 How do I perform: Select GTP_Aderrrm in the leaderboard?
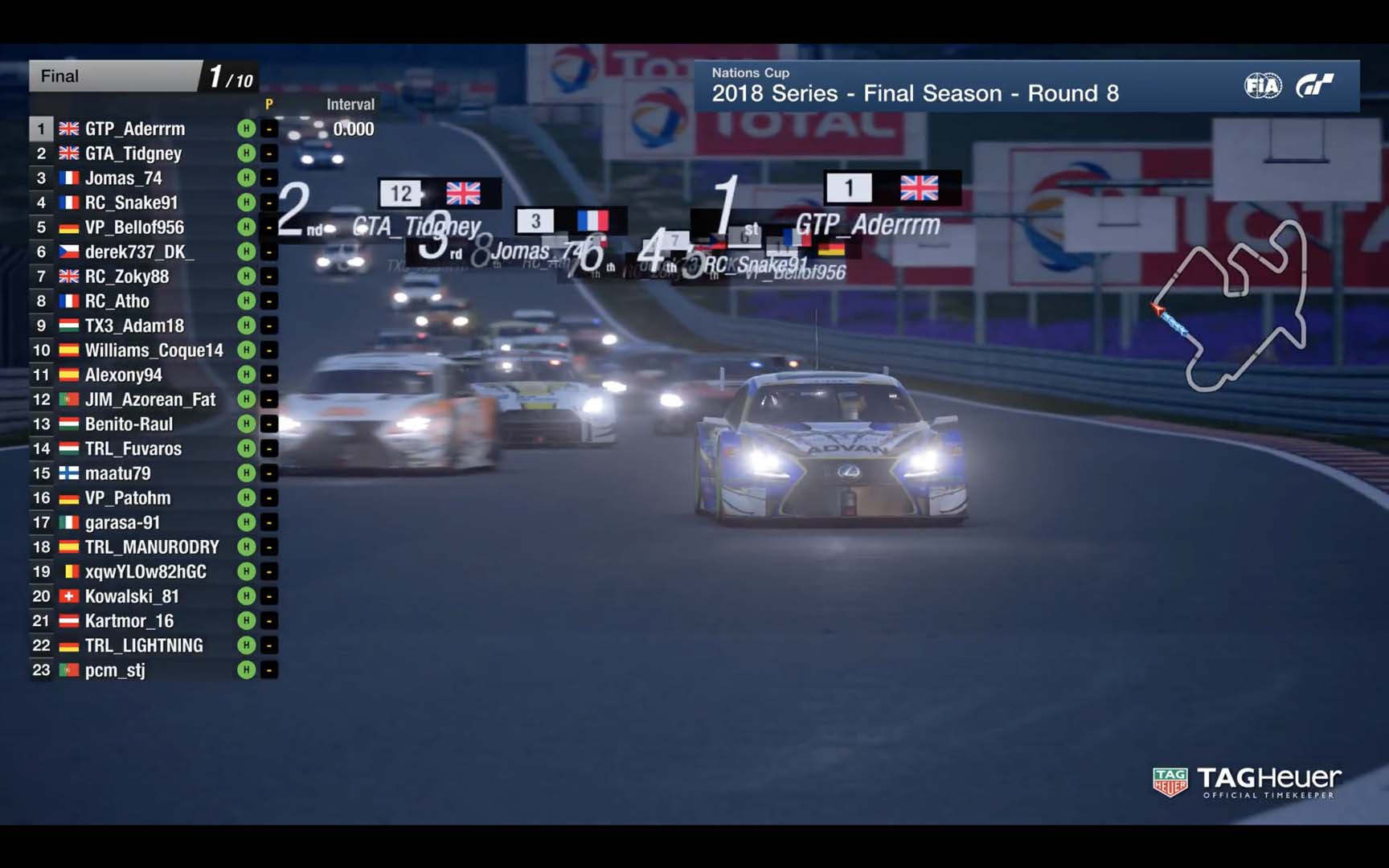[x=135, y=129]
